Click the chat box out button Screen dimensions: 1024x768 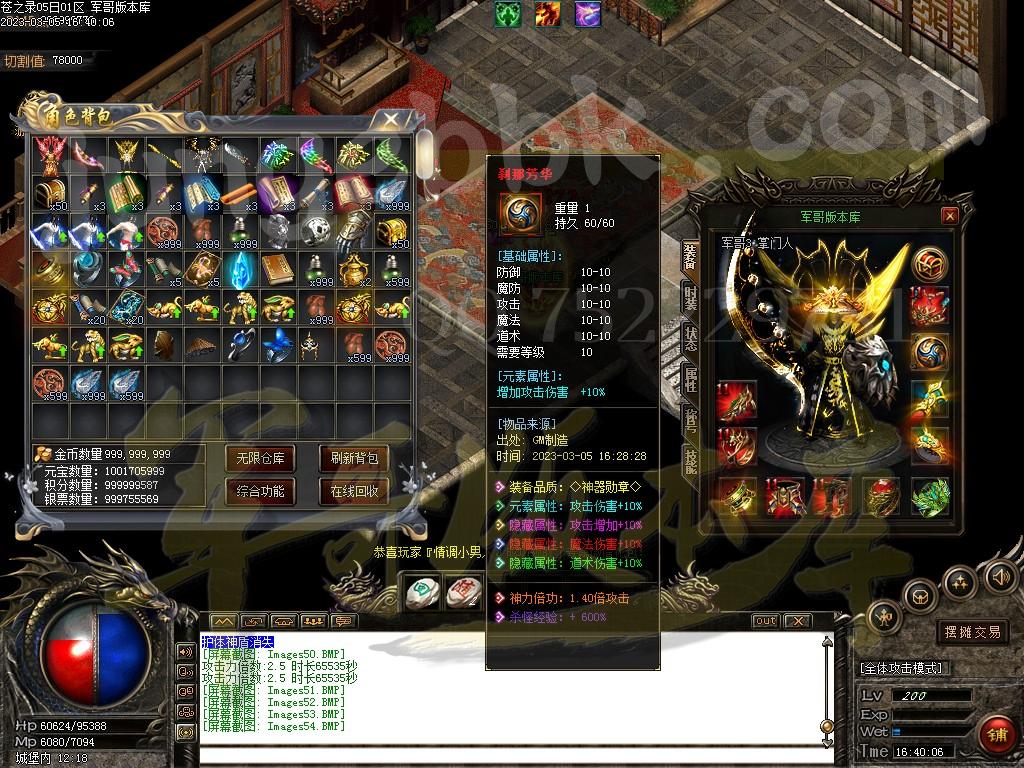pyautogui.click(x=765, y=621)
